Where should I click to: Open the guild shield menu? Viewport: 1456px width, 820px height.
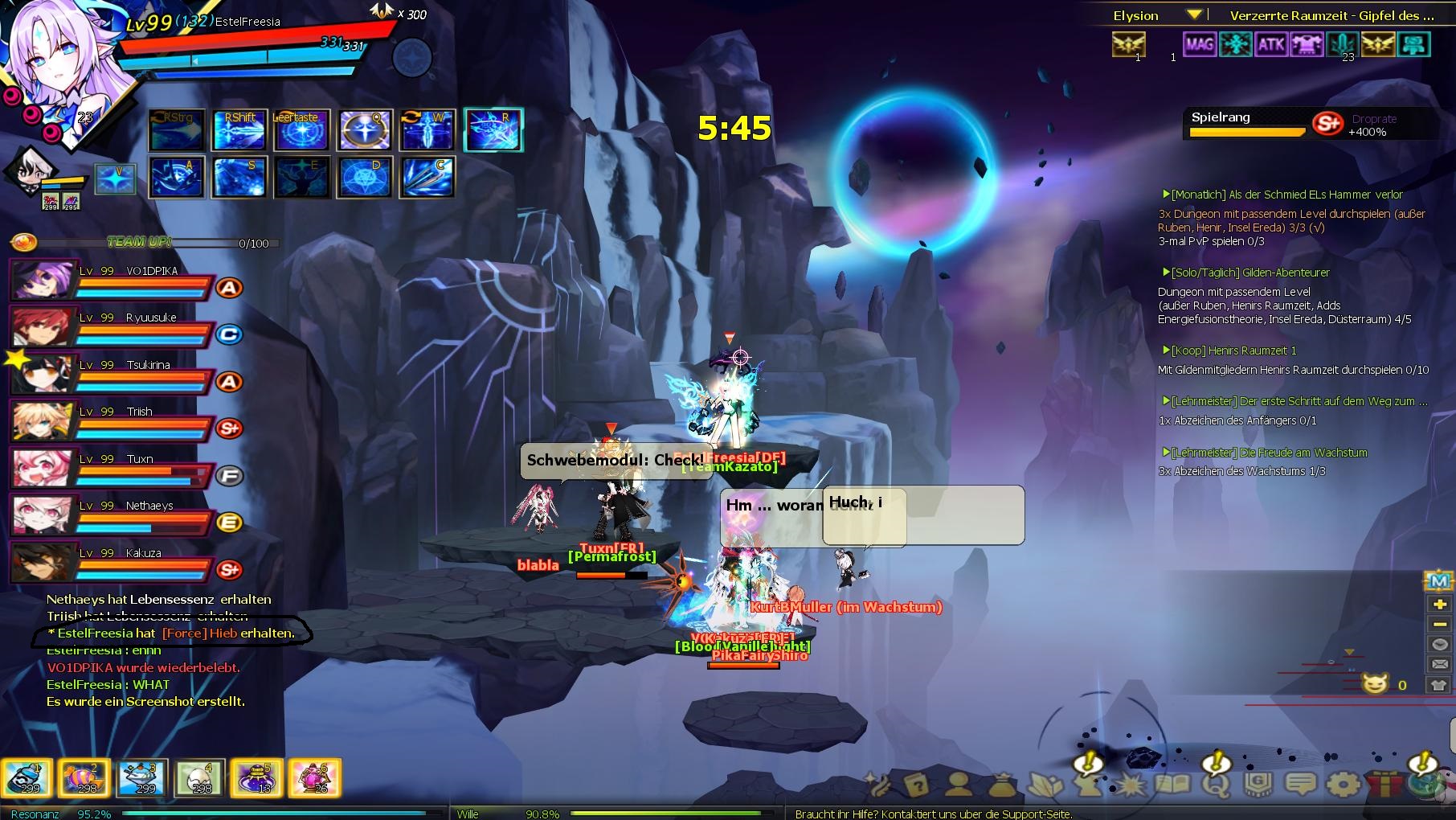(x=1258, y=783)
